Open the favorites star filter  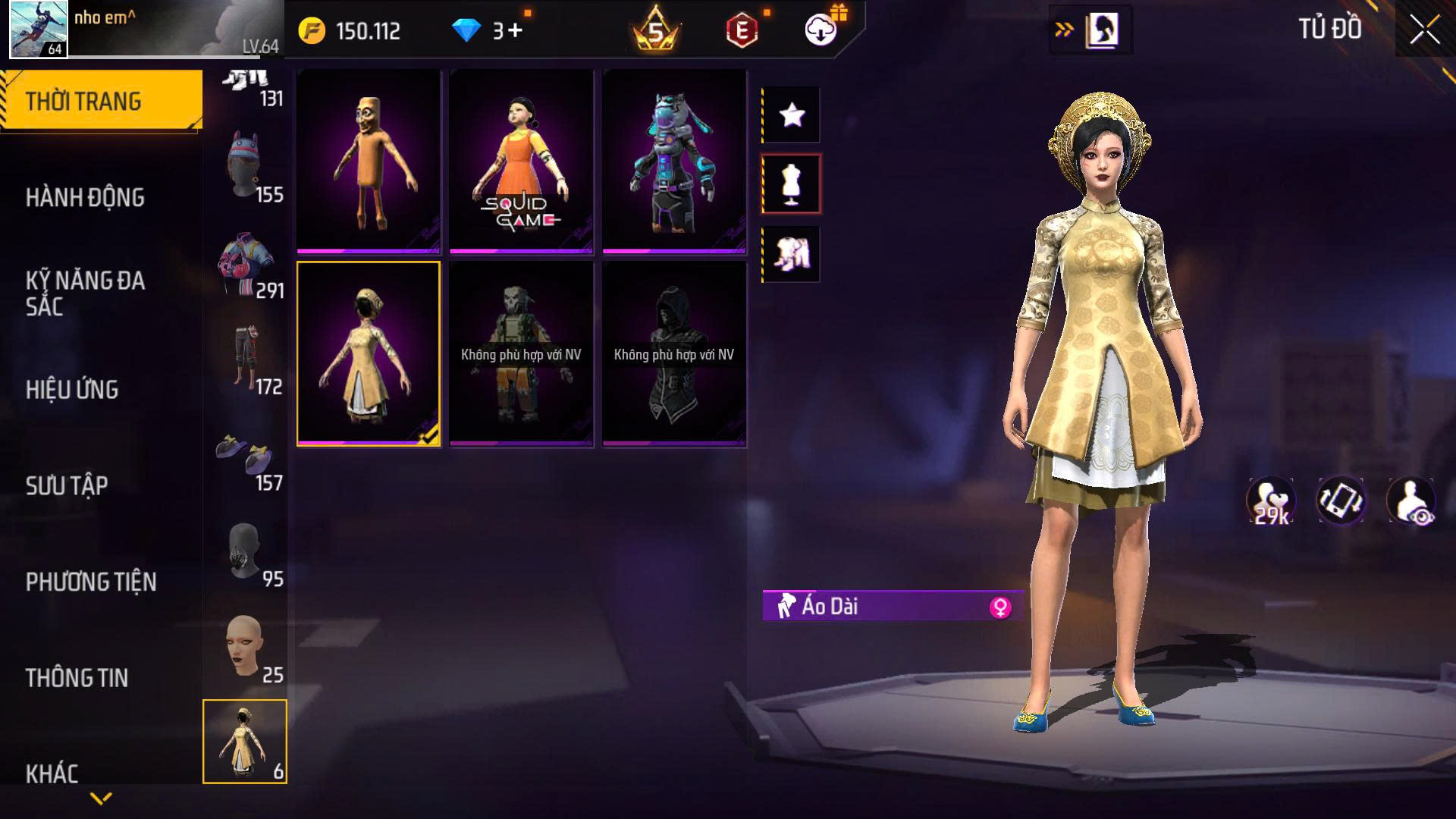pyautogui.click(x=792, y=115)
